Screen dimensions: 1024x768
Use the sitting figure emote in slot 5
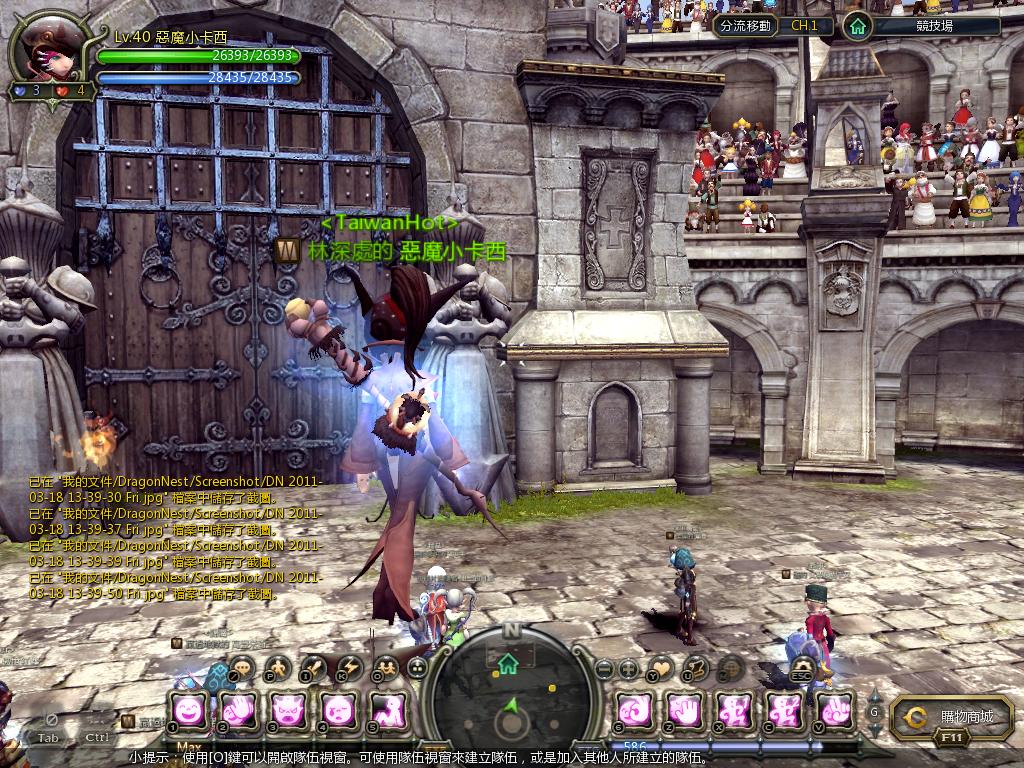(389, 709)
